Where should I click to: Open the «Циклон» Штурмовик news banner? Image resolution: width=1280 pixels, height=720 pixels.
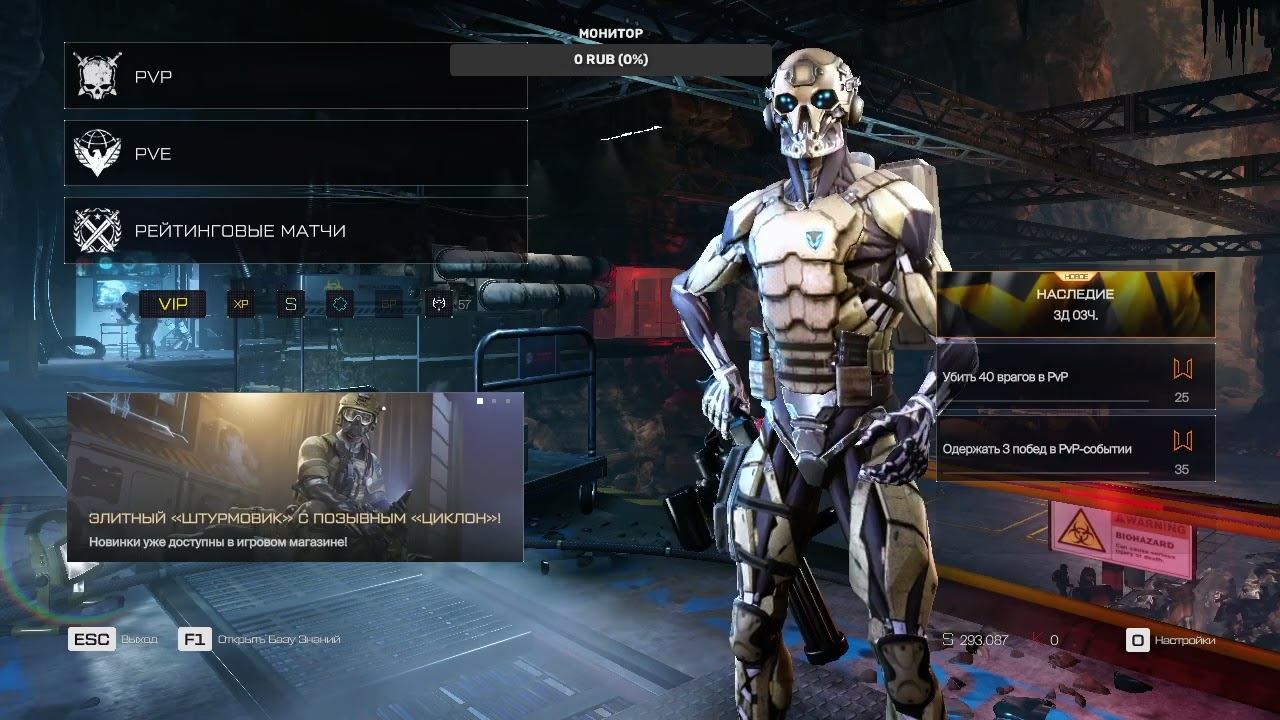click(295, 477)
